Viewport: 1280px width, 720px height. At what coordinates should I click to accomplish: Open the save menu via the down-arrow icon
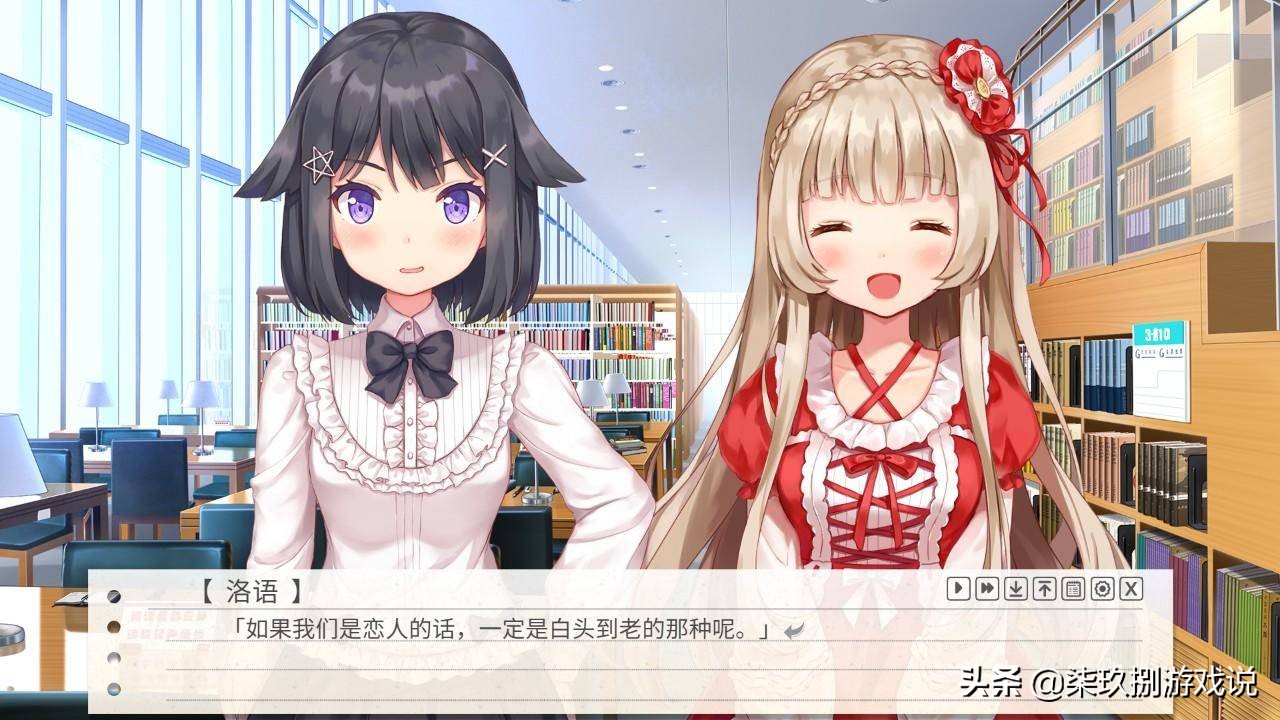pyautogui.click(x=1016, y=589)
